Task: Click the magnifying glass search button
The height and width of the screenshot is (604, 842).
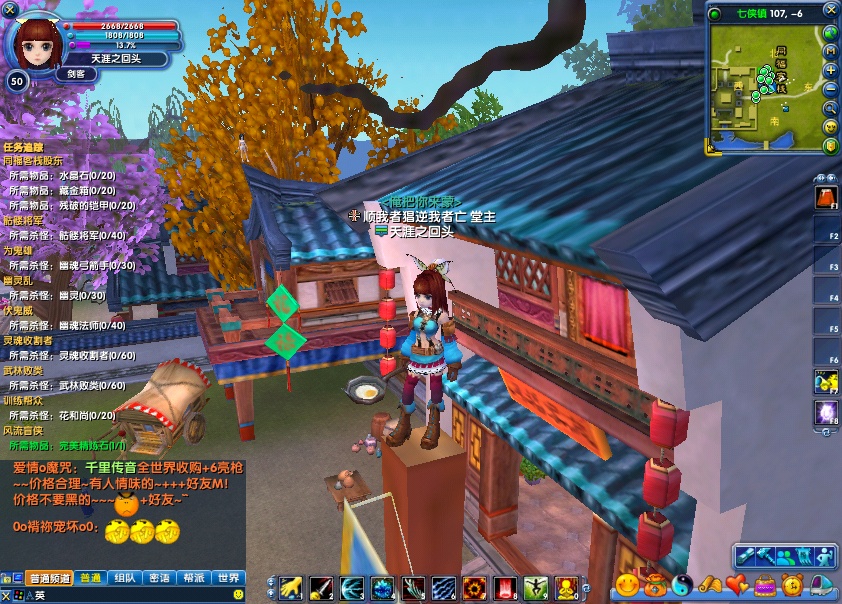Action: tap(830, 108)
